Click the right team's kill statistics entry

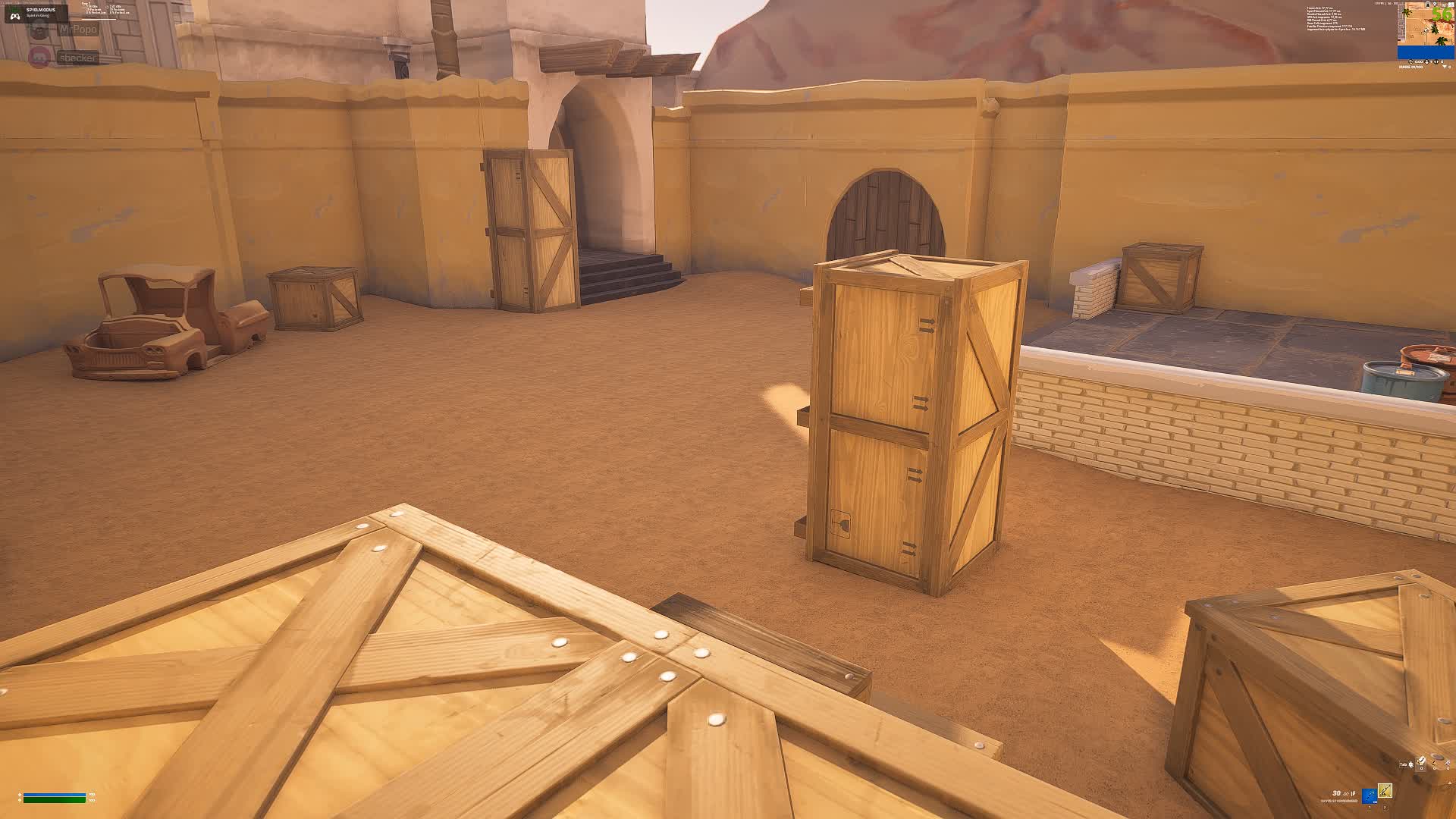pyautogui.click(x=118, y=9)
